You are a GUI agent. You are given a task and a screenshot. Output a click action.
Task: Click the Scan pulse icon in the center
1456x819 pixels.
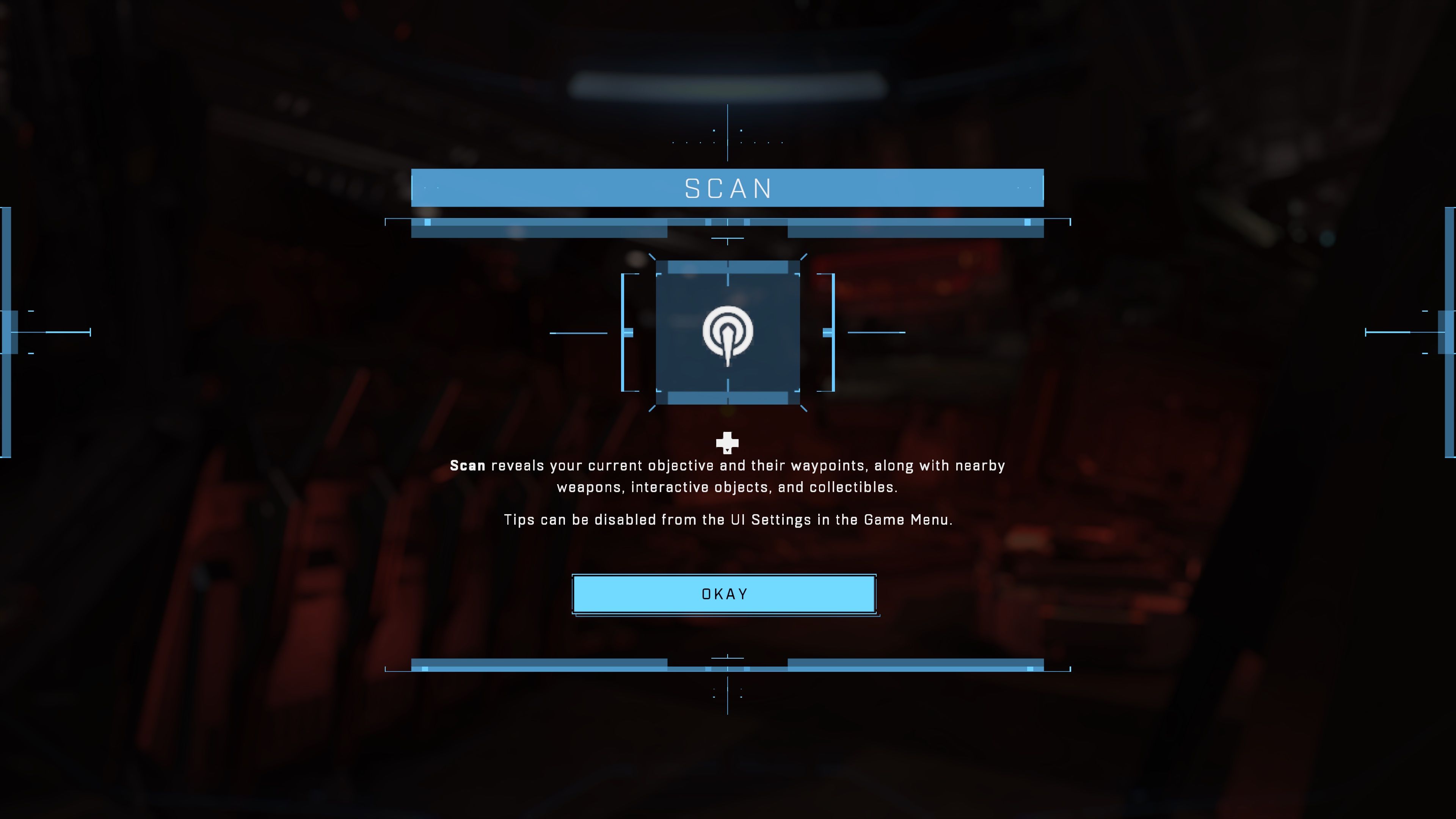click(x=728, y=333)
